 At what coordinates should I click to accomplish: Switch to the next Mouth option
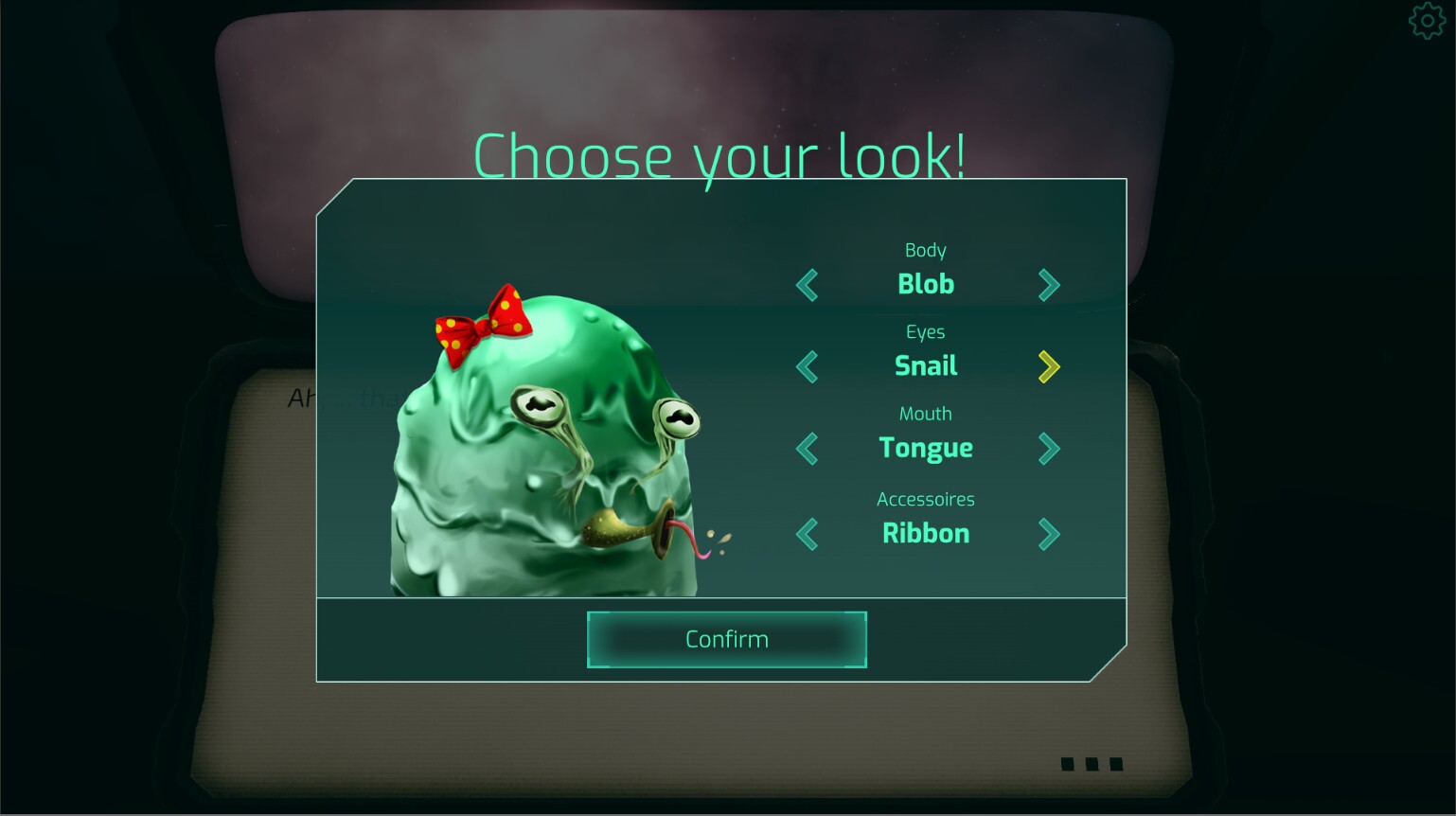tap(1048, 449)
